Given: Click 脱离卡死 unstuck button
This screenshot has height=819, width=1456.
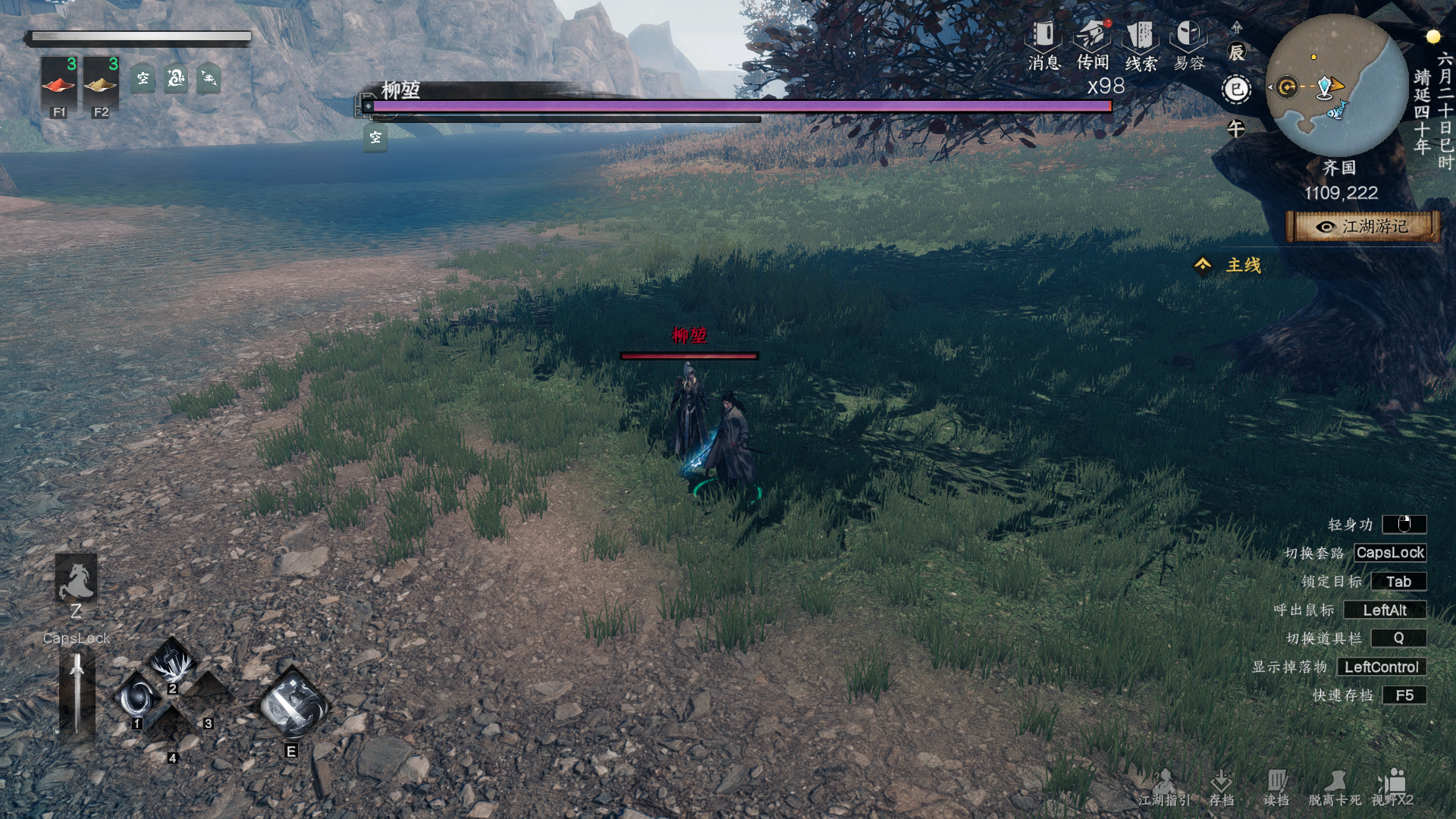Looking at the screenshot, I should click(x=1335, y=788).
